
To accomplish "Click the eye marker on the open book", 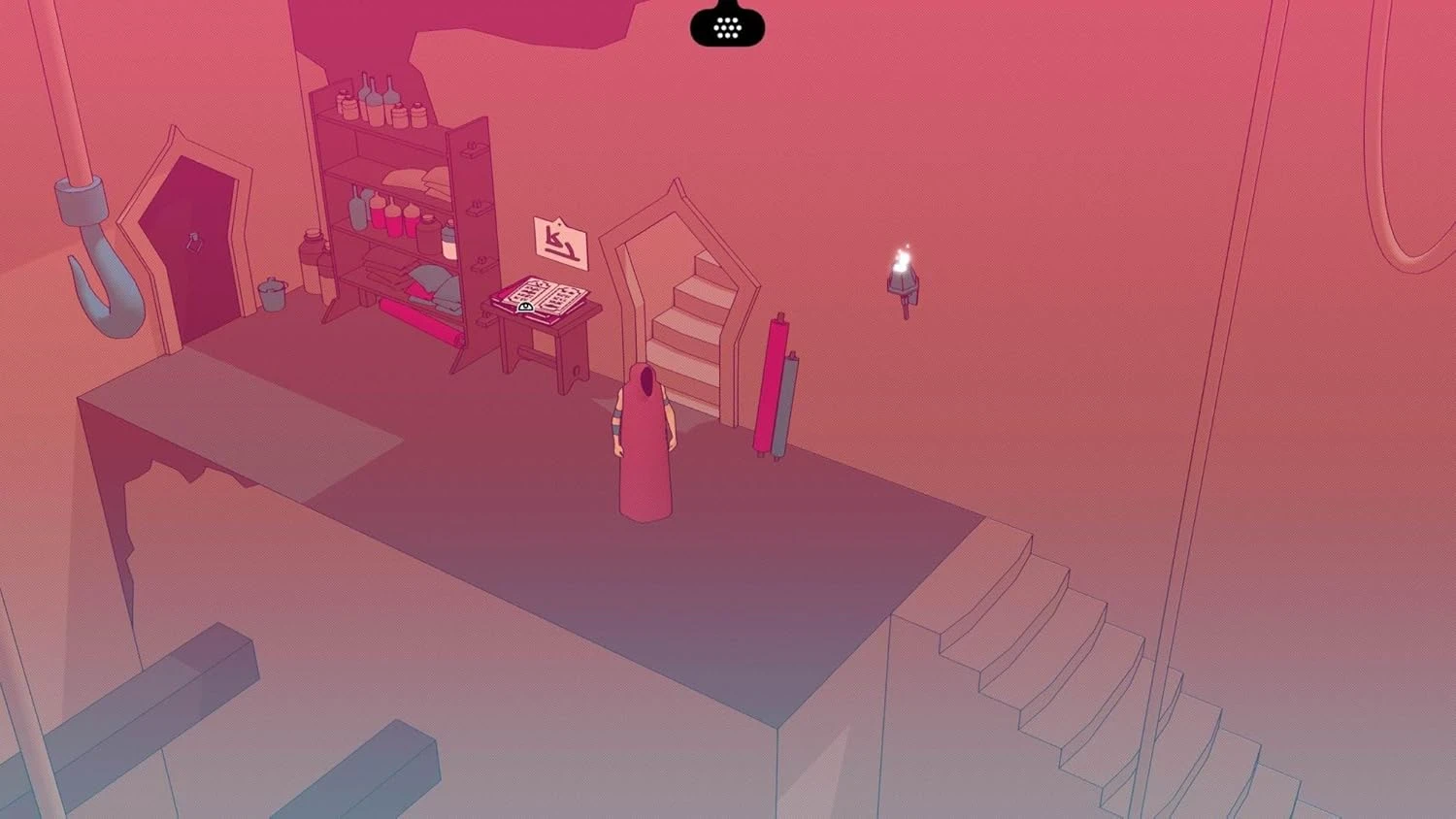I will [x=525, y=307].
